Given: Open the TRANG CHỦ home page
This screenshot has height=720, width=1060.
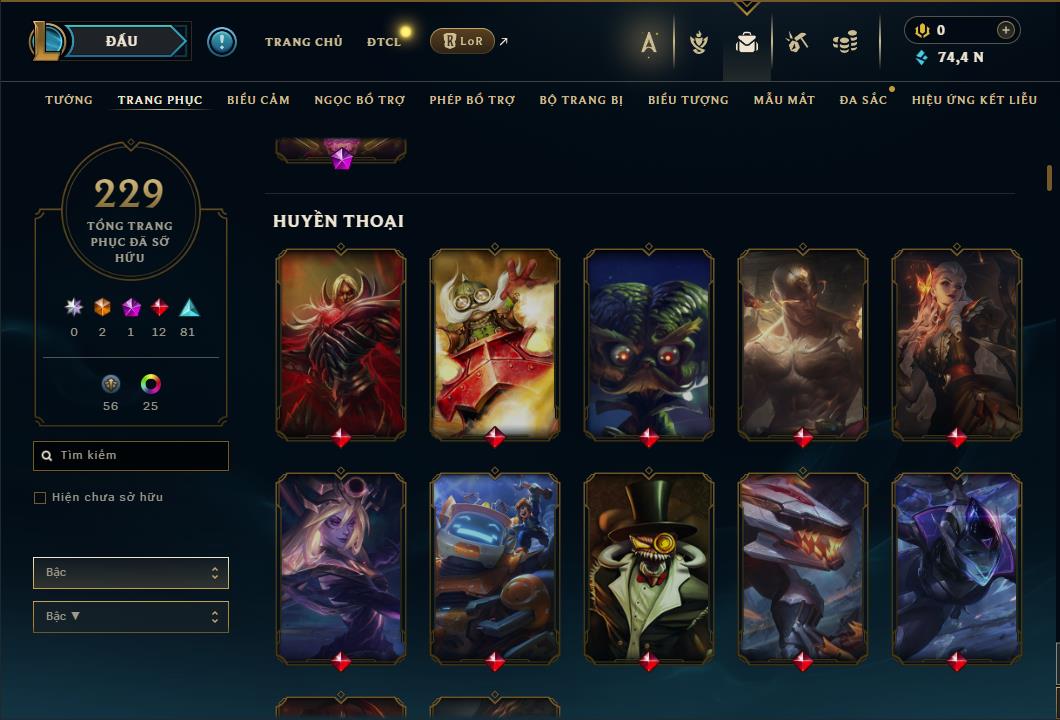Looking at the screenshot, I should (303, 42).
